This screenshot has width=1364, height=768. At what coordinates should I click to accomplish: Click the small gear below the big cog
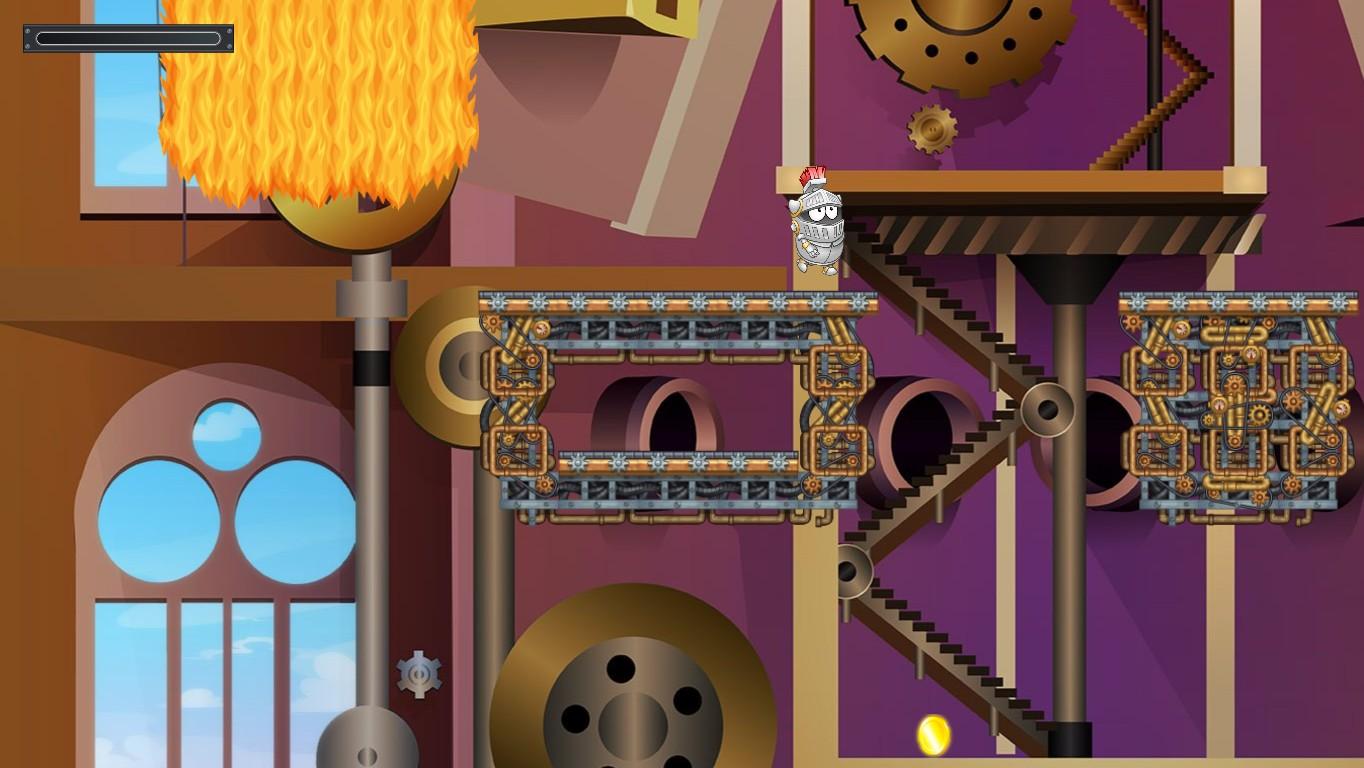pos(934,127)
